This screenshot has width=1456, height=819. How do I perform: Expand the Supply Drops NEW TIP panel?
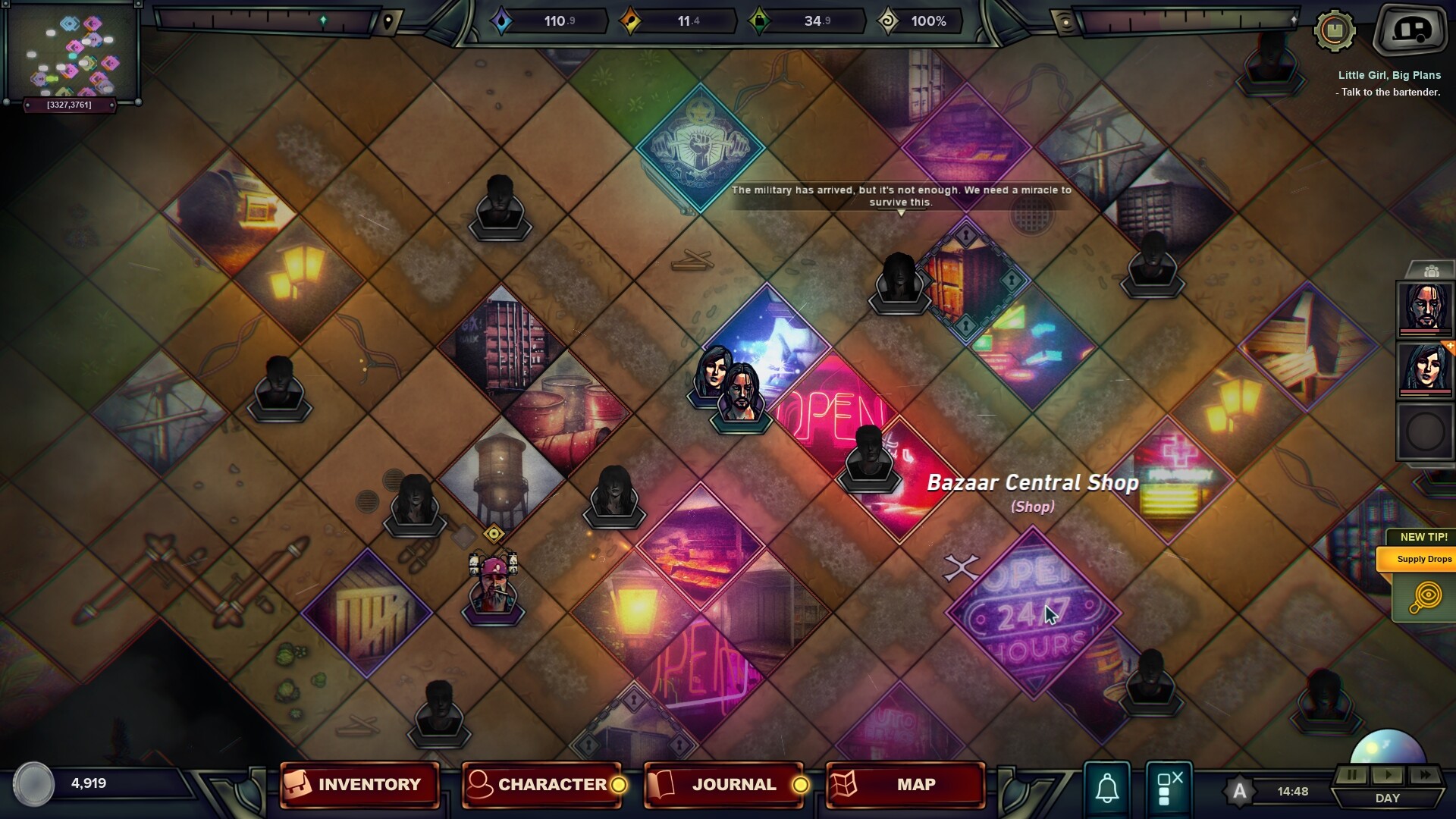click(x=1423, y=559)
